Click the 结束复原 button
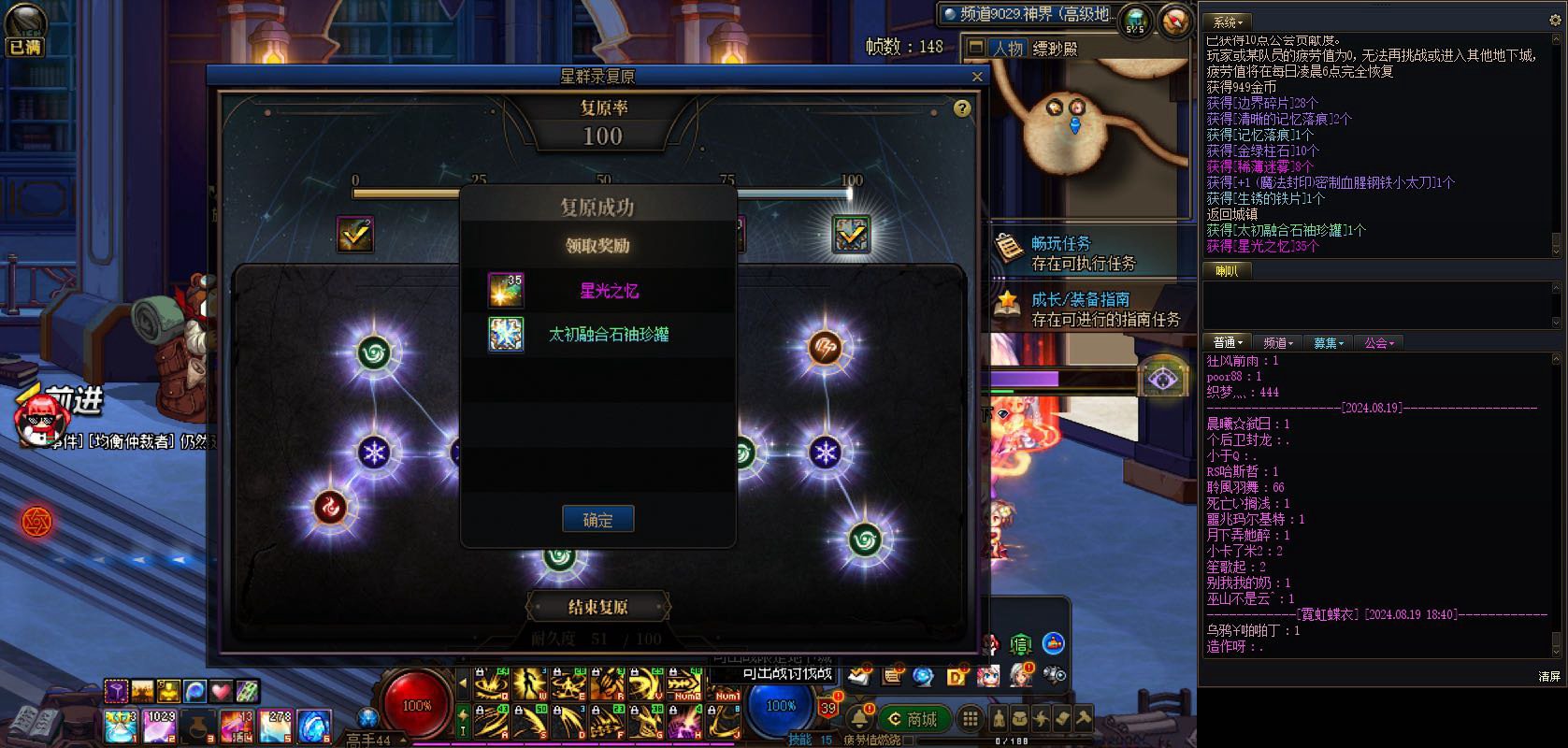Image resolution: width=1568 pixels, height=748 pixels. (598, 607)
